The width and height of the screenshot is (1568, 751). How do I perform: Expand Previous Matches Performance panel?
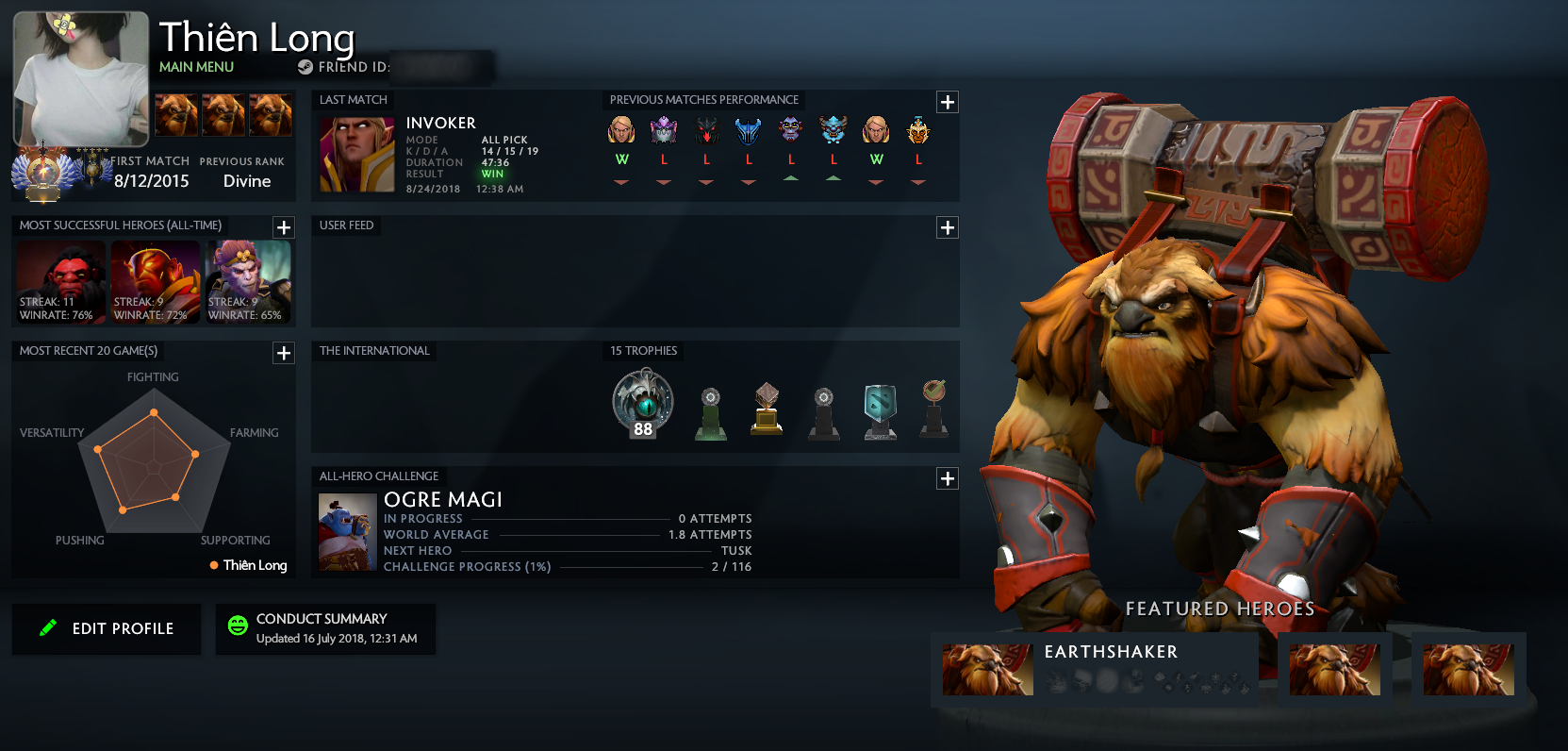pos(948,102)
